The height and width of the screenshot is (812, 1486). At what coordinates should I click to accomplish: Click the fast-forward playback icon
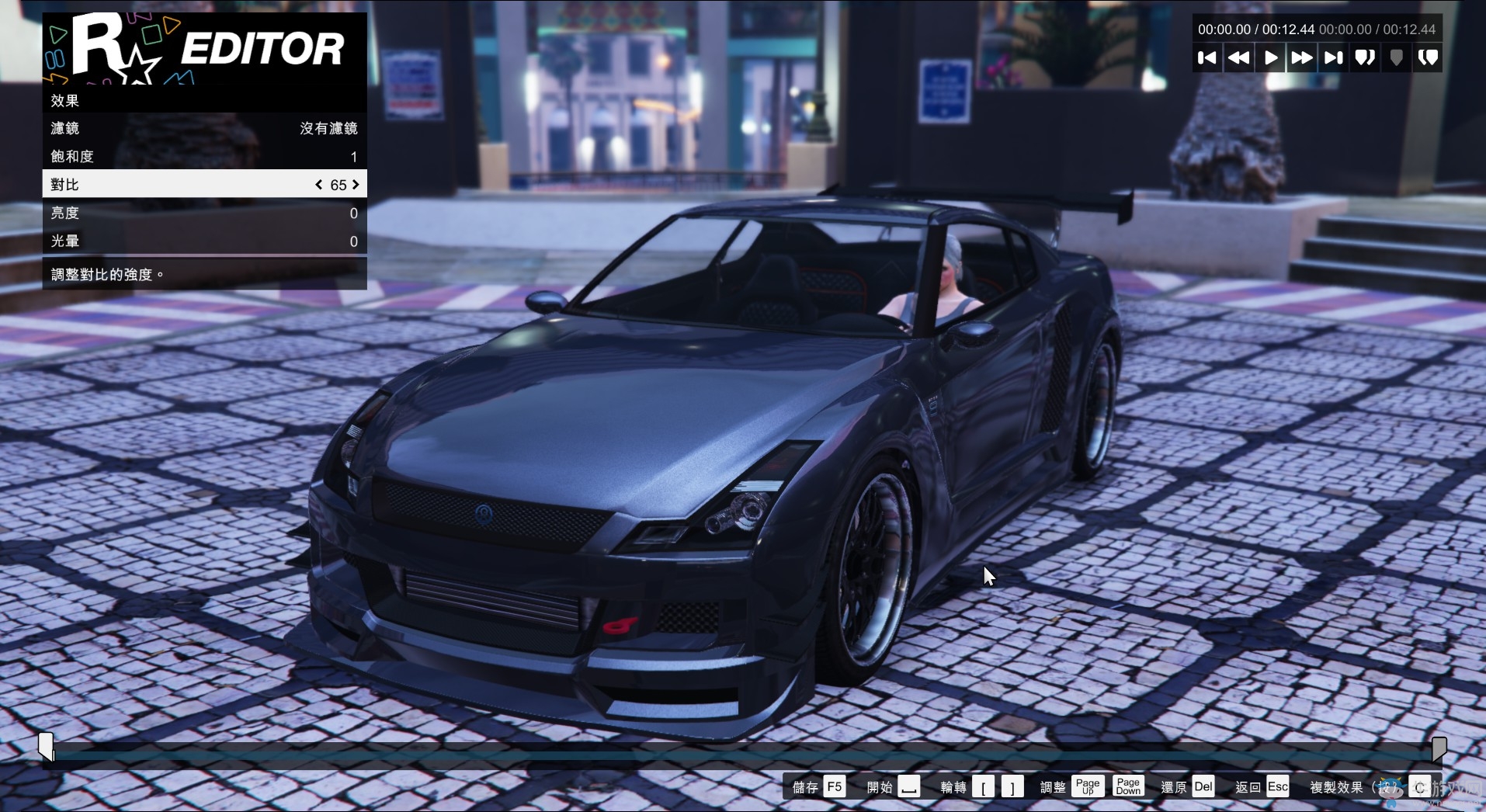[1303, 57]
